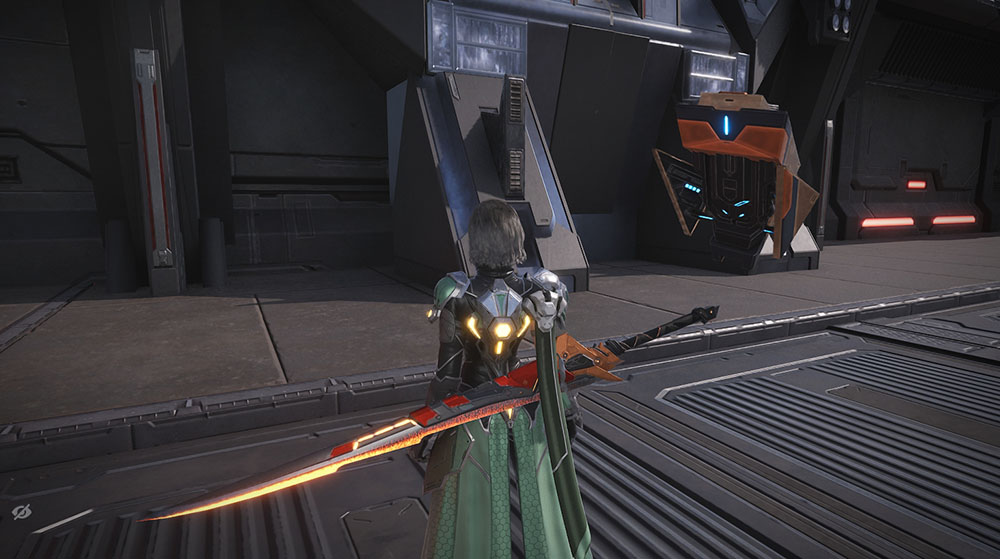
Task: Toggle the crossed-out eye hide-interface icon
Action: [x=22, y=512]
